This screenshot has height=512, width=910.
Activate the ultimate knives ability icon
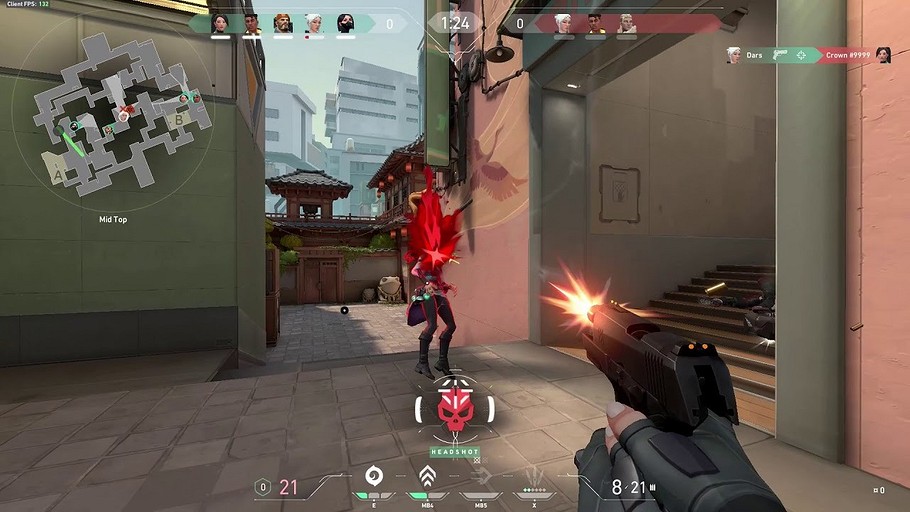(536, 475)
